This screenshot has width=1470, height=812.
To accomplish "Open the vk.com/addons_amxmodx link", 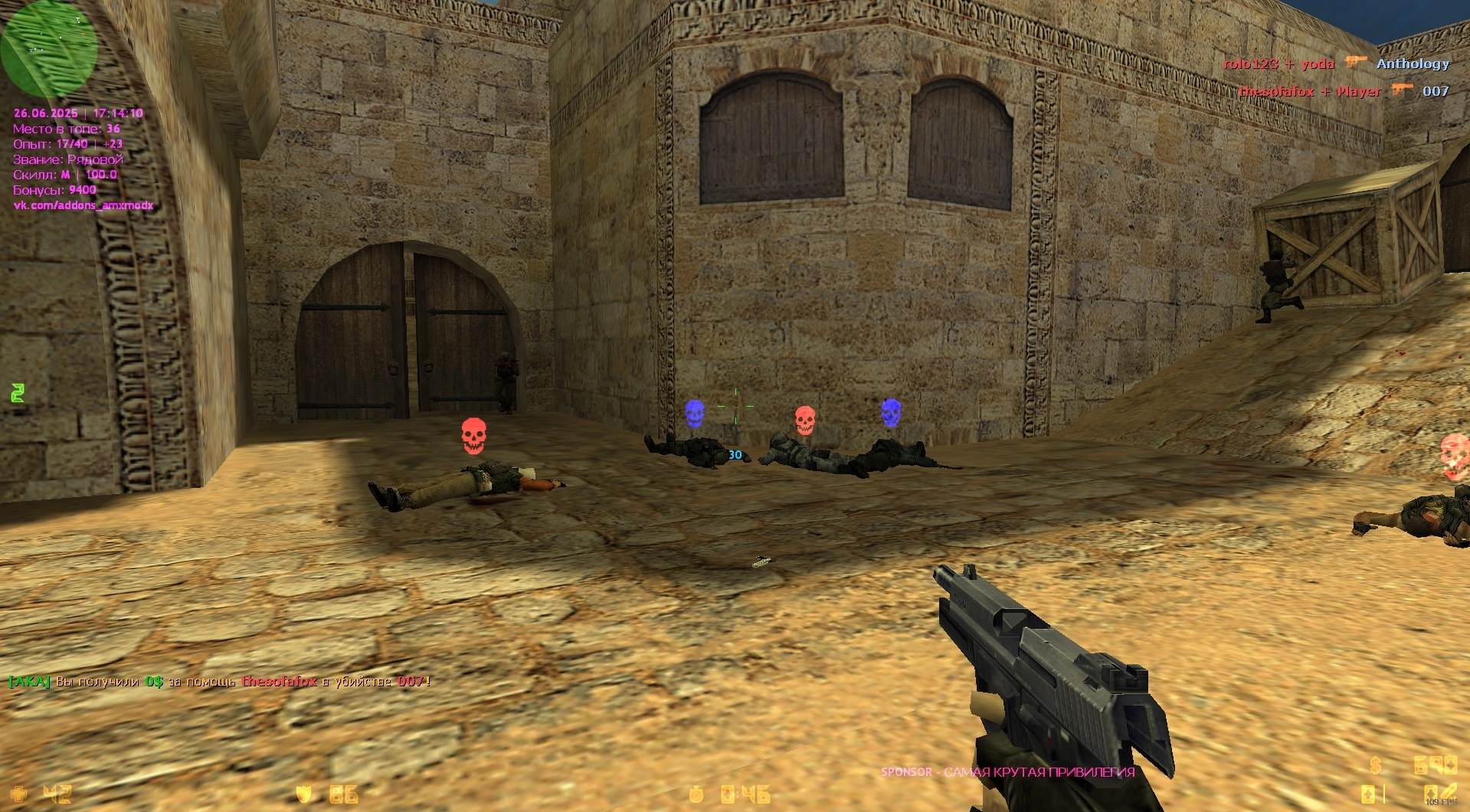I will 83,205.
